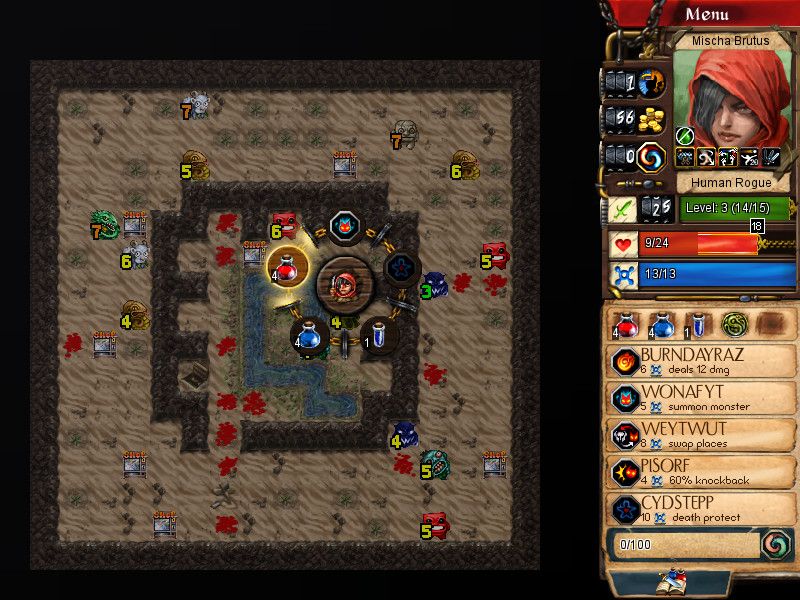Choose the blue mana potion on radial wheel
Viewport: 800px width, 600px height.
click(x=310, y=336)
